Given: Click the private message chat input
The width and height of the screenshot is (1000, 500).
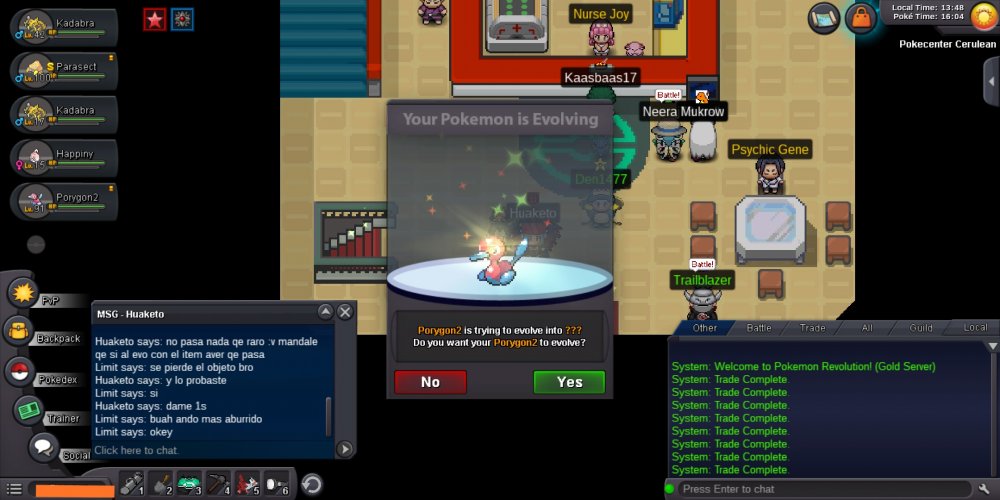Looking at the screenshot, I should coord(210,450).
